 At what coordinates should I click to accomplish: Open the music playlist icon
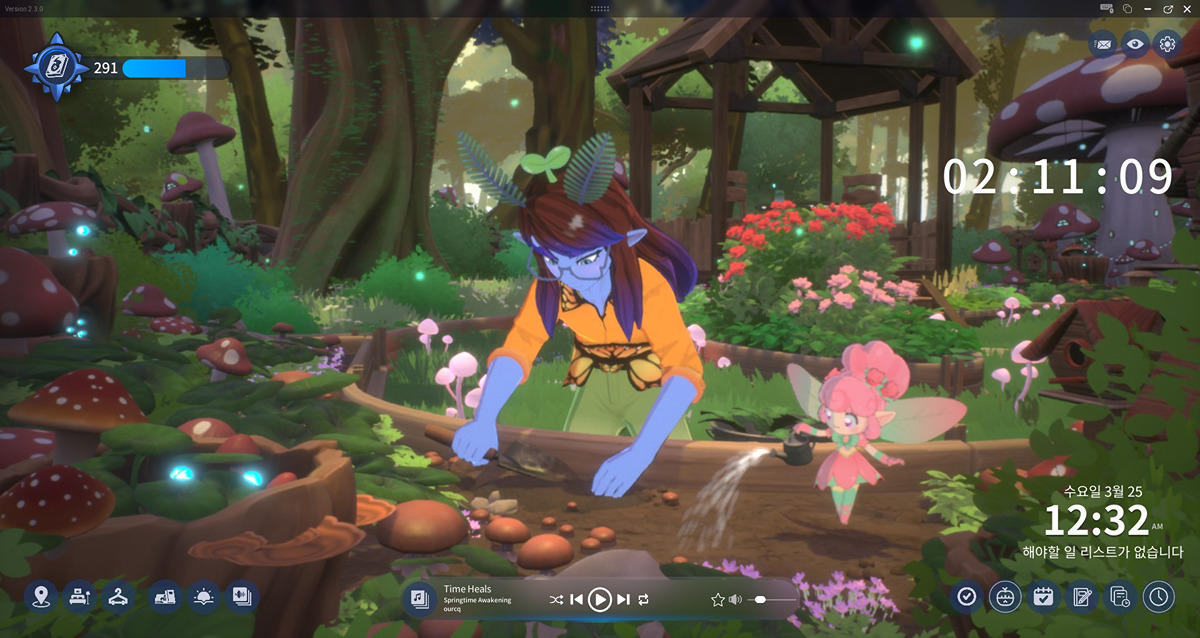(x=420, y=599)
